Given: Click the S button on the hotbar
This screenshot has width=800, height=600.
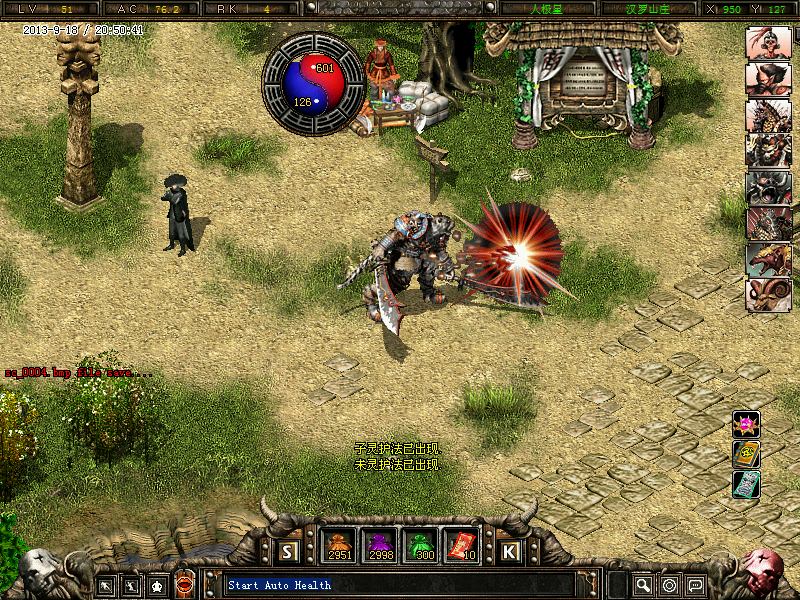Looking at the screenshot, I should click(289, 551).
